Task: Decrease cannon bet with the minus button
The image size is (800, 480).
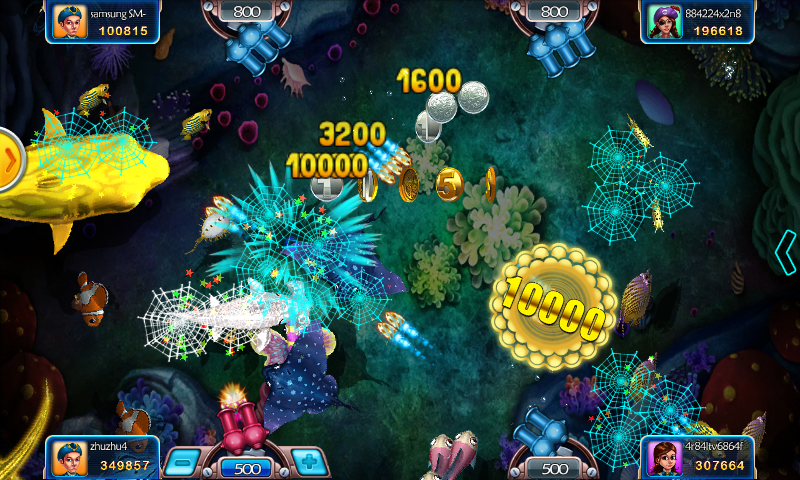Action: 182,462
